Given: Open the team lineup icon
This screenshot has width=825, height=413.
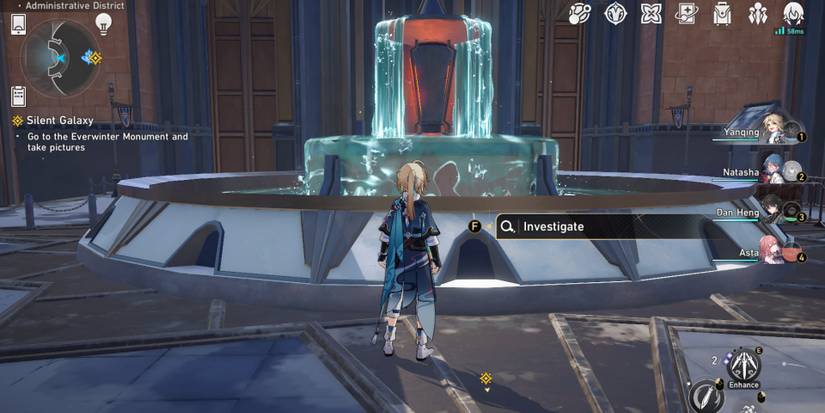Looking at the screenshot, I should 758,15.
